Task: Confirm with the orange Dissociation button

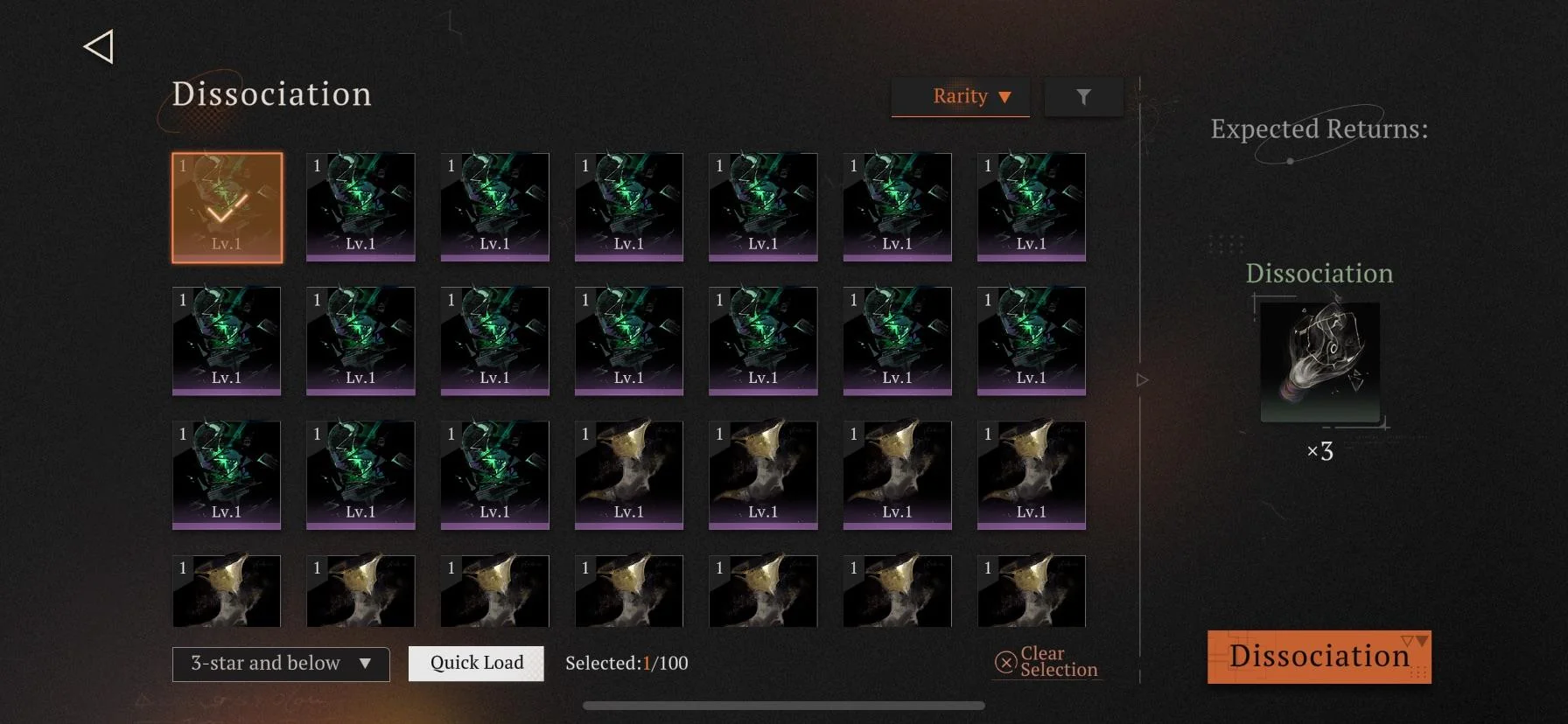Action: click(x=1319, y=657)
